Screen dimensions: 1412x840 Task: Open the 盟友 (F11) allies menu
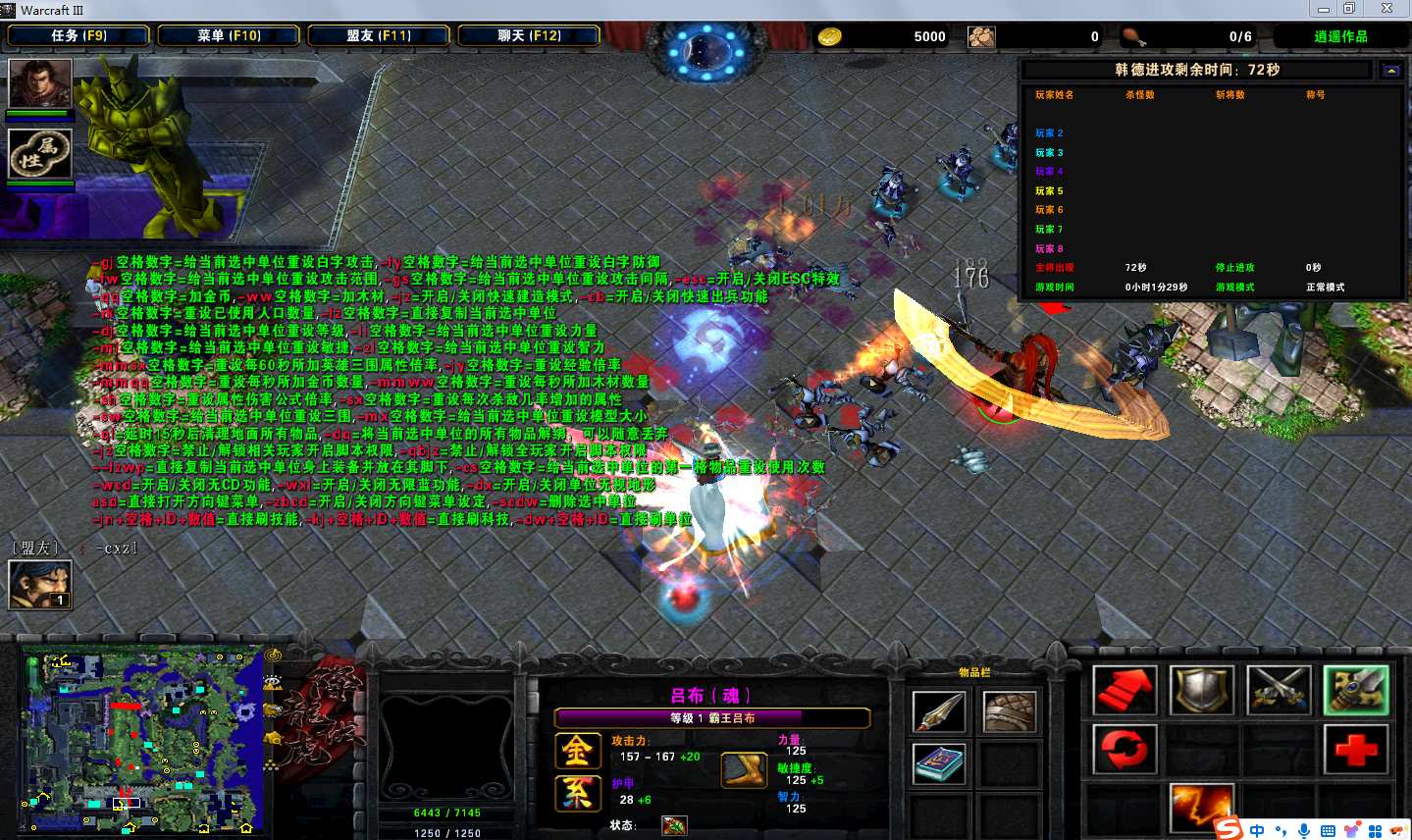click(x=379, y=36)
